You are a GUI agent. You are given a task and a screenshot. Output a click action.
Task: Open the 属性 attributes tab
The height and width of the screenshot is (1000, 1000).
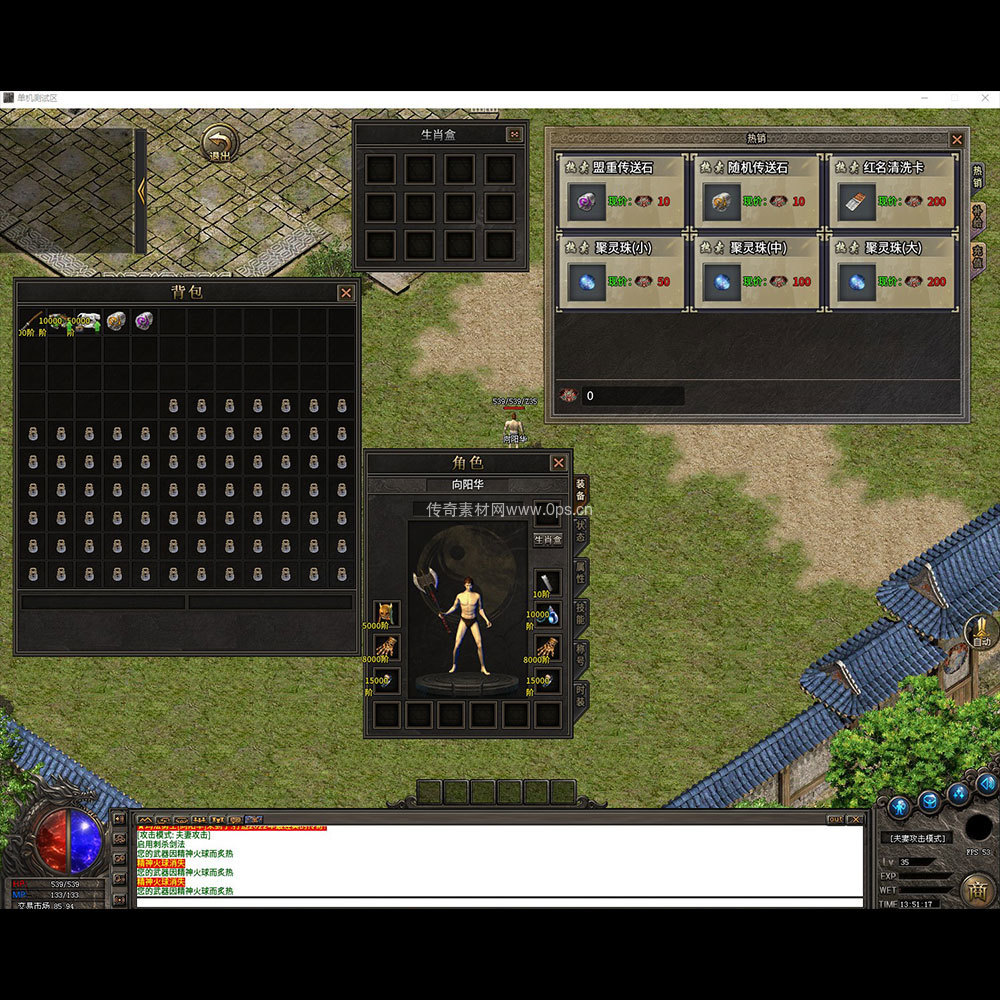click(x=582, y=572)
